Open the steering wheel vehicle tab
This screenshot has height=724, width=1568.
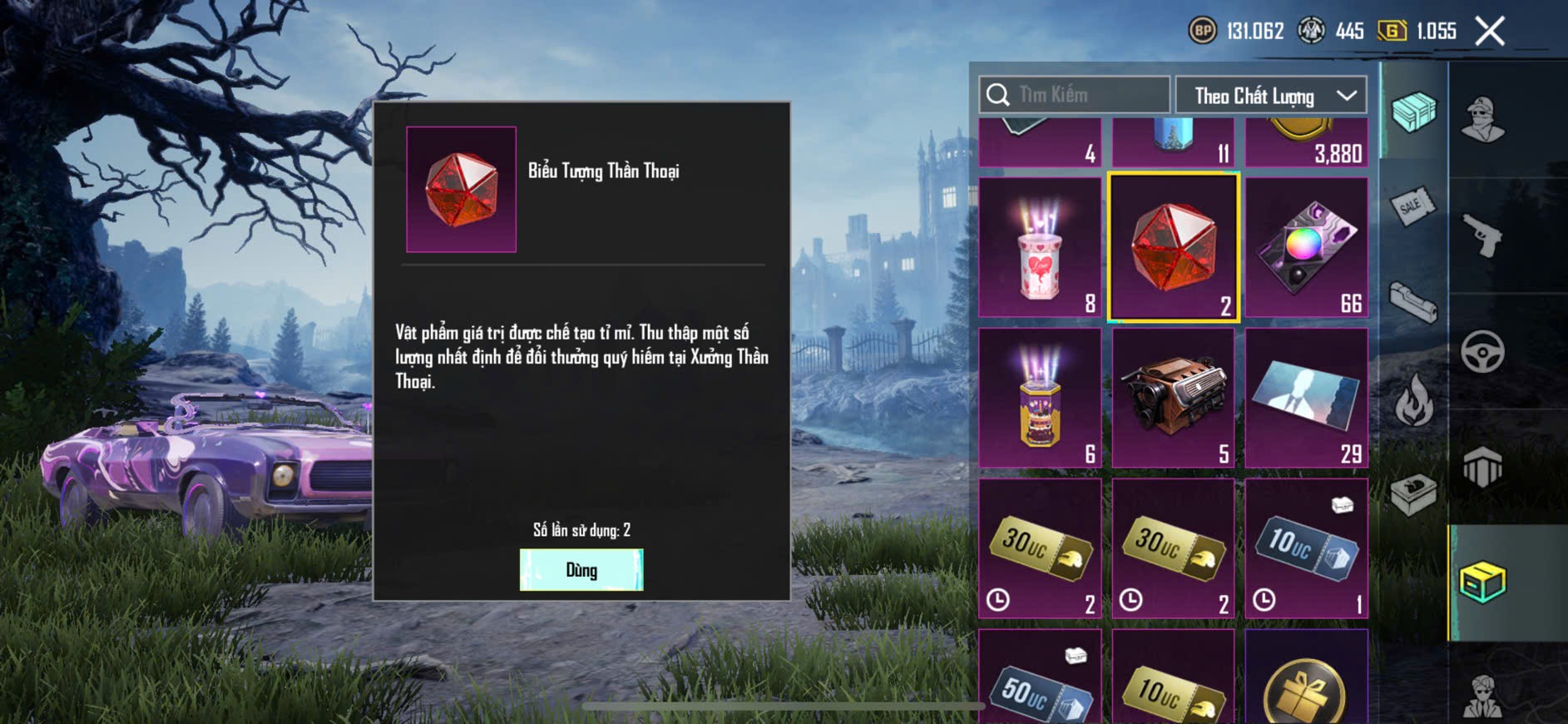(1482, 351)
